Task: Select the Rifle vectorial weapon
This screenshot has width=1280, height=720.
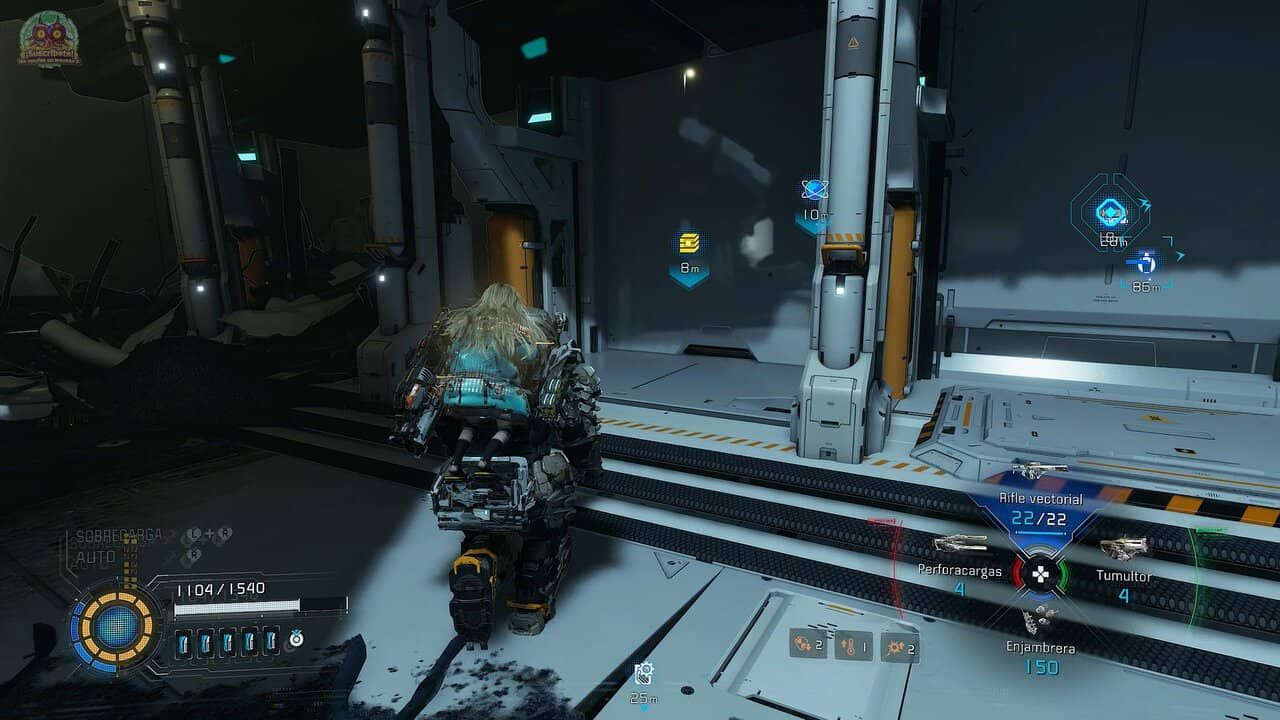Action: pyautogui.click(x=1040, y=470)
